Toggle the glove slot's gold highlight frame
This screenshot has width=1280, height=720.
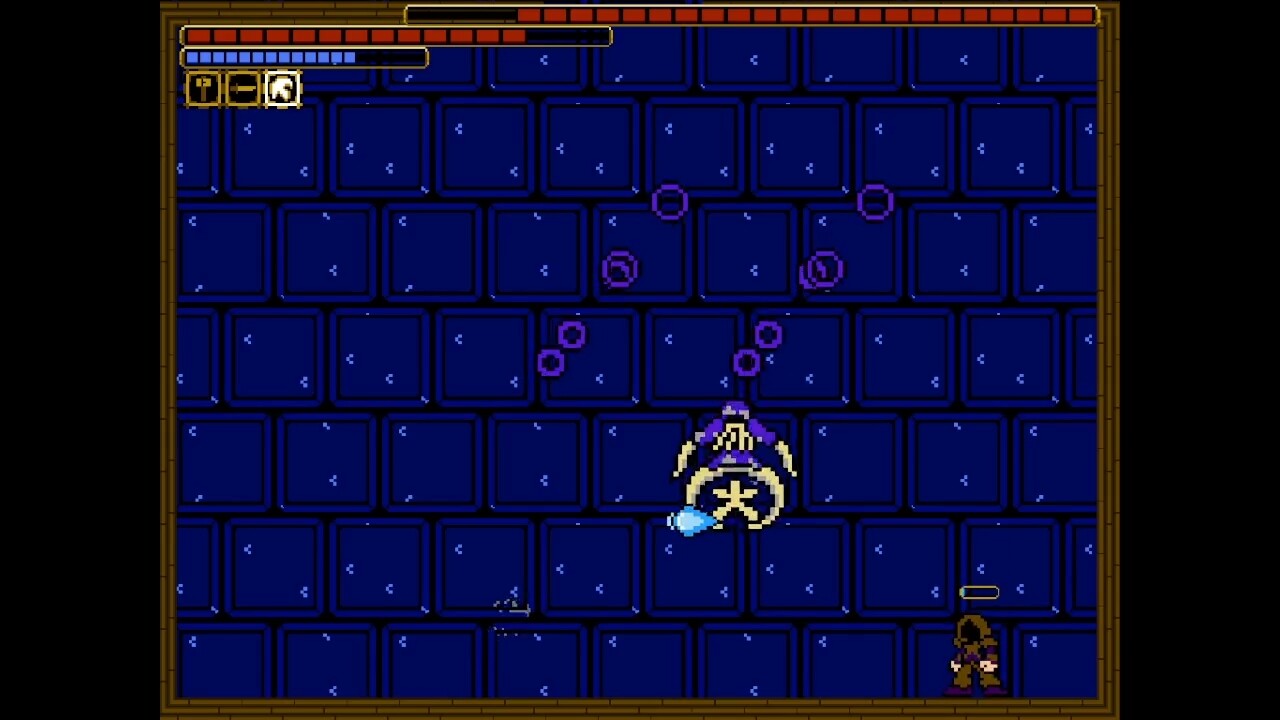pos(281,88)
